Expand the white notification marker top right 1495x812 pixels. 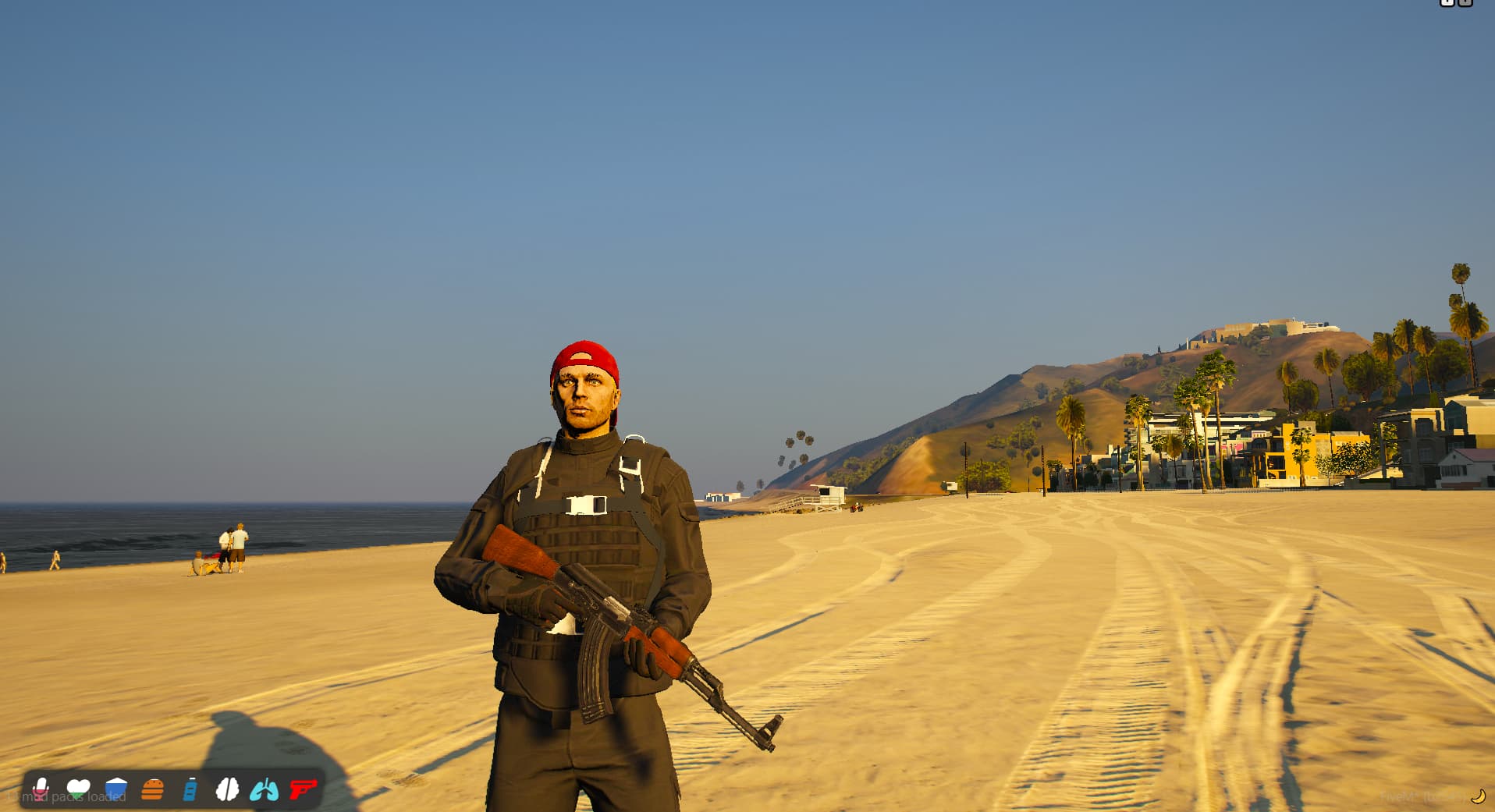pos(1447,5)
